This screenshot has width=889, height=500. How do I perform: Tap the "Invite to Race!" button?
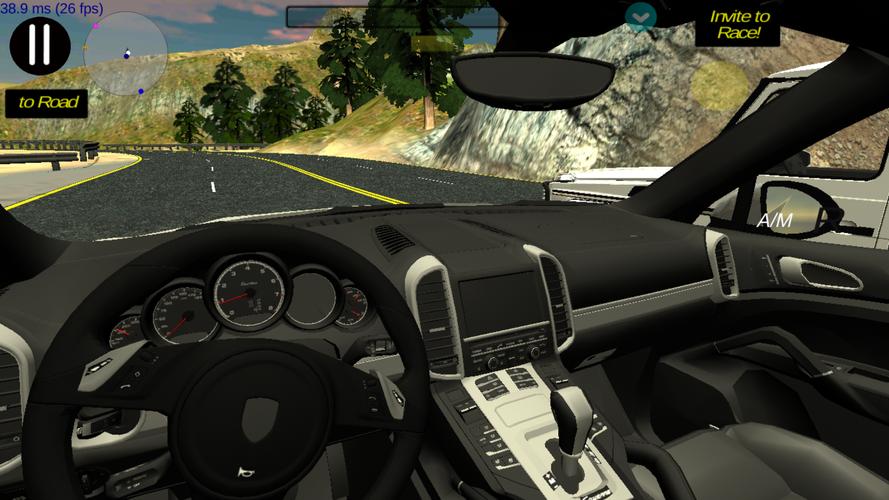[738, 24]
